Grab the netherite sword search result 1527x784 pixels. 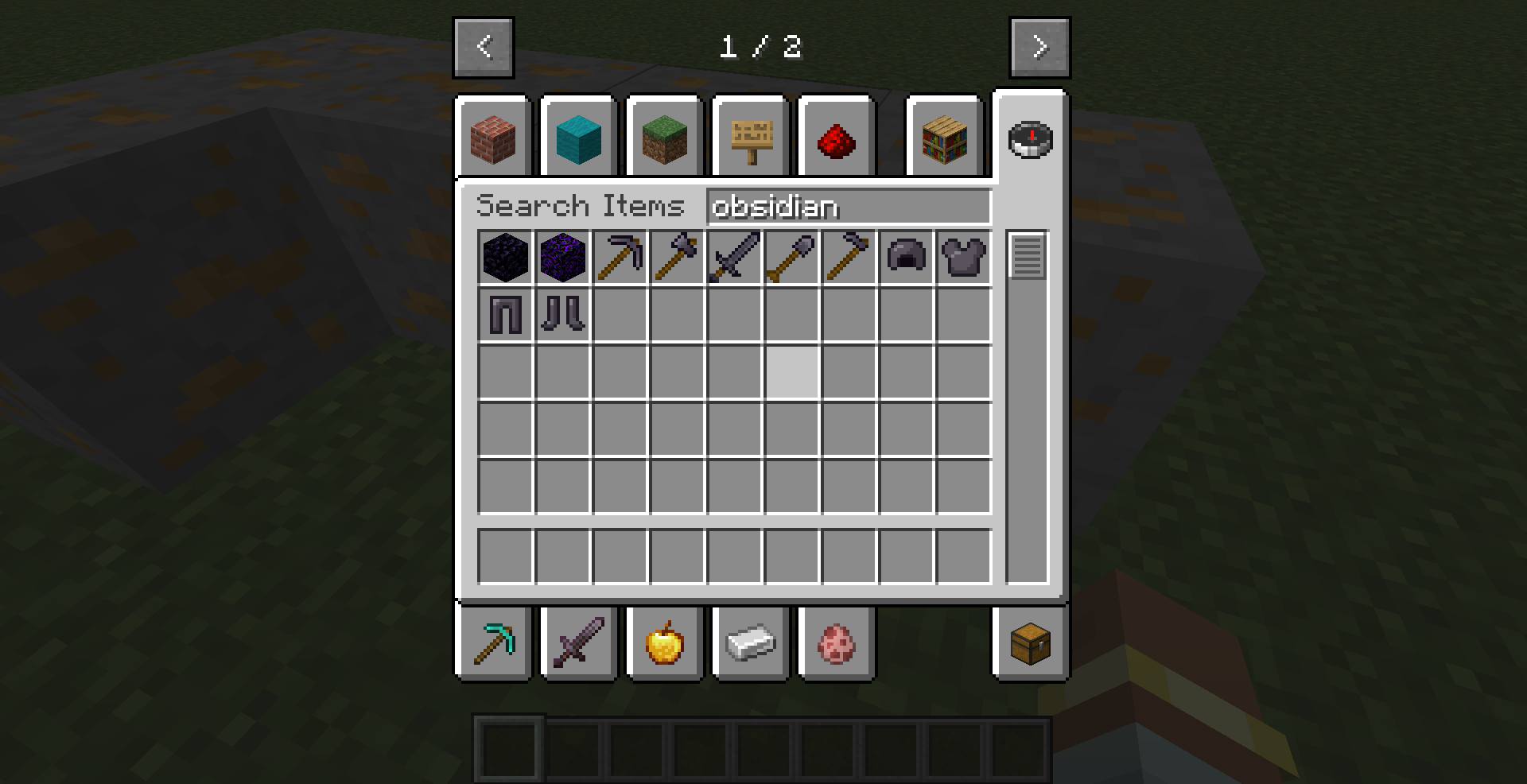point(733,258)
